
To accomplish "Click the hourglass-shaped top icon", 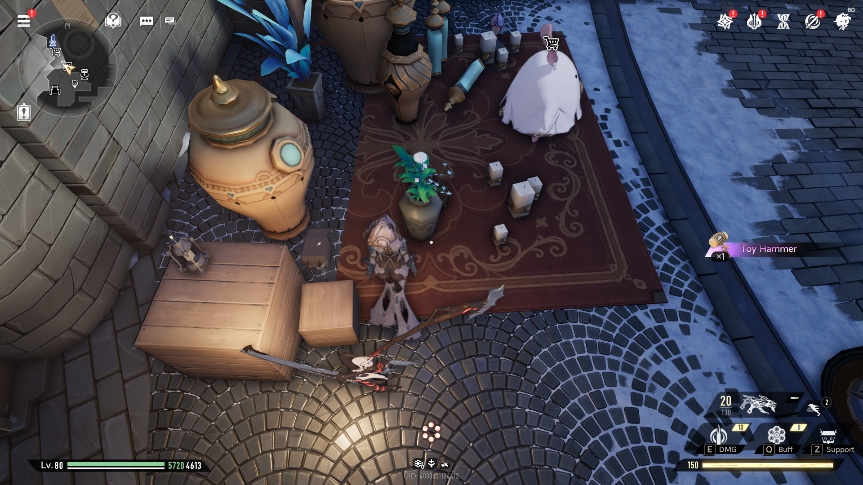I will [x=784, y=21].
